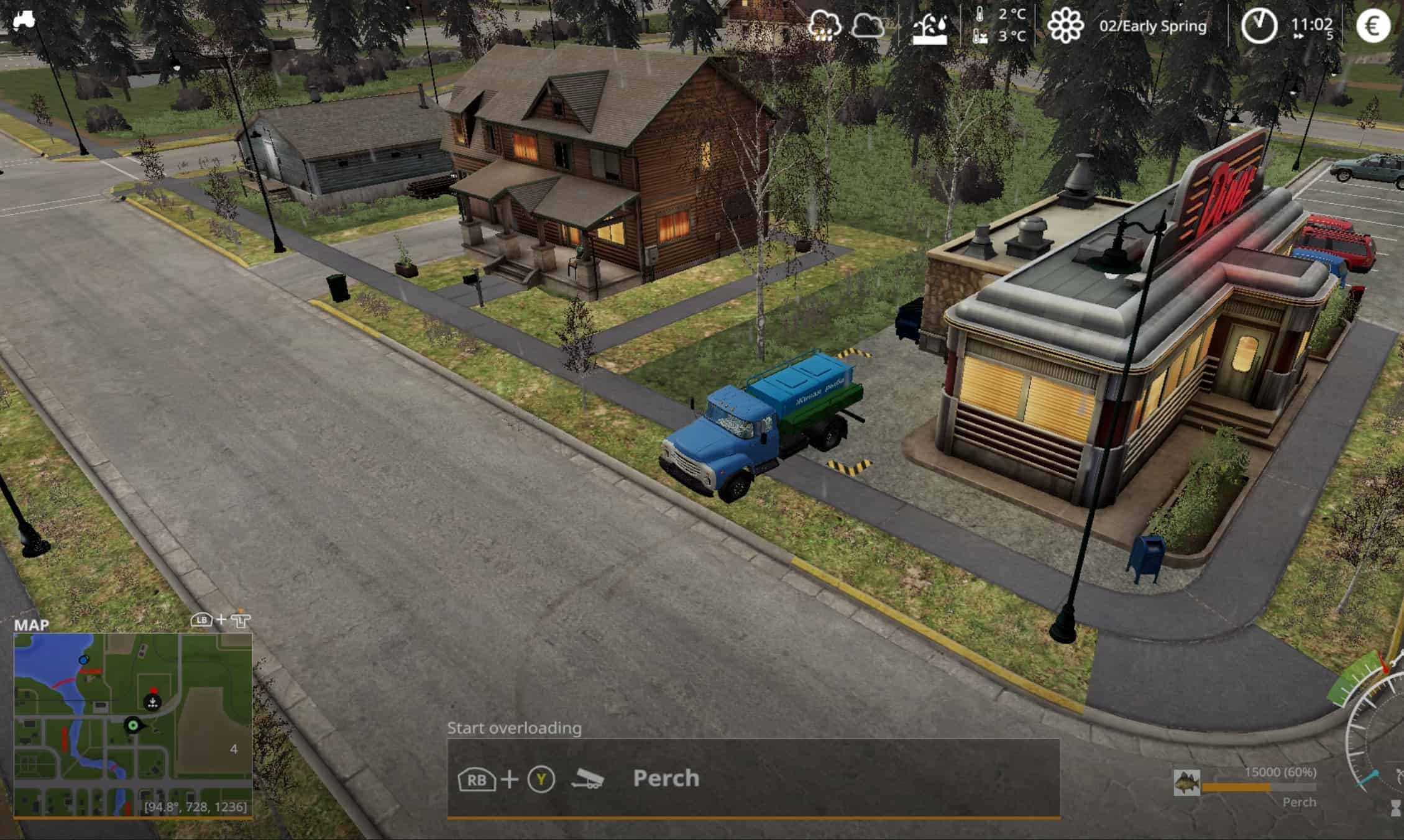Image resolution: width=1404 pixels, height=840 pixels.
Task: Click the tractor icon in the top corner
Action: coord(24,19)
